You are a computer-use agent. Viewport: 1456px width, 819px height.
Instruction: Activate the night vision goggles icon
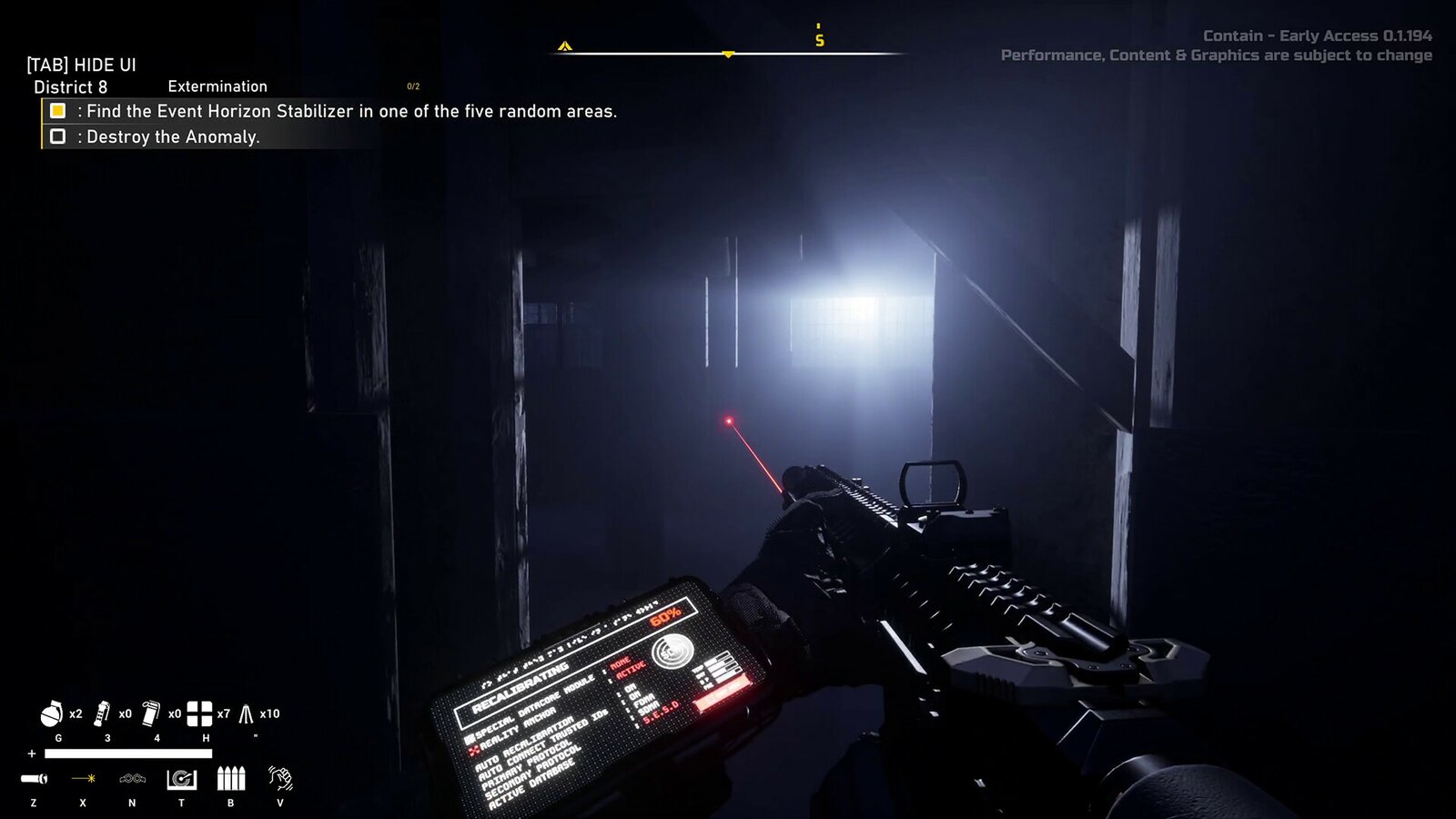coord(133,779)
